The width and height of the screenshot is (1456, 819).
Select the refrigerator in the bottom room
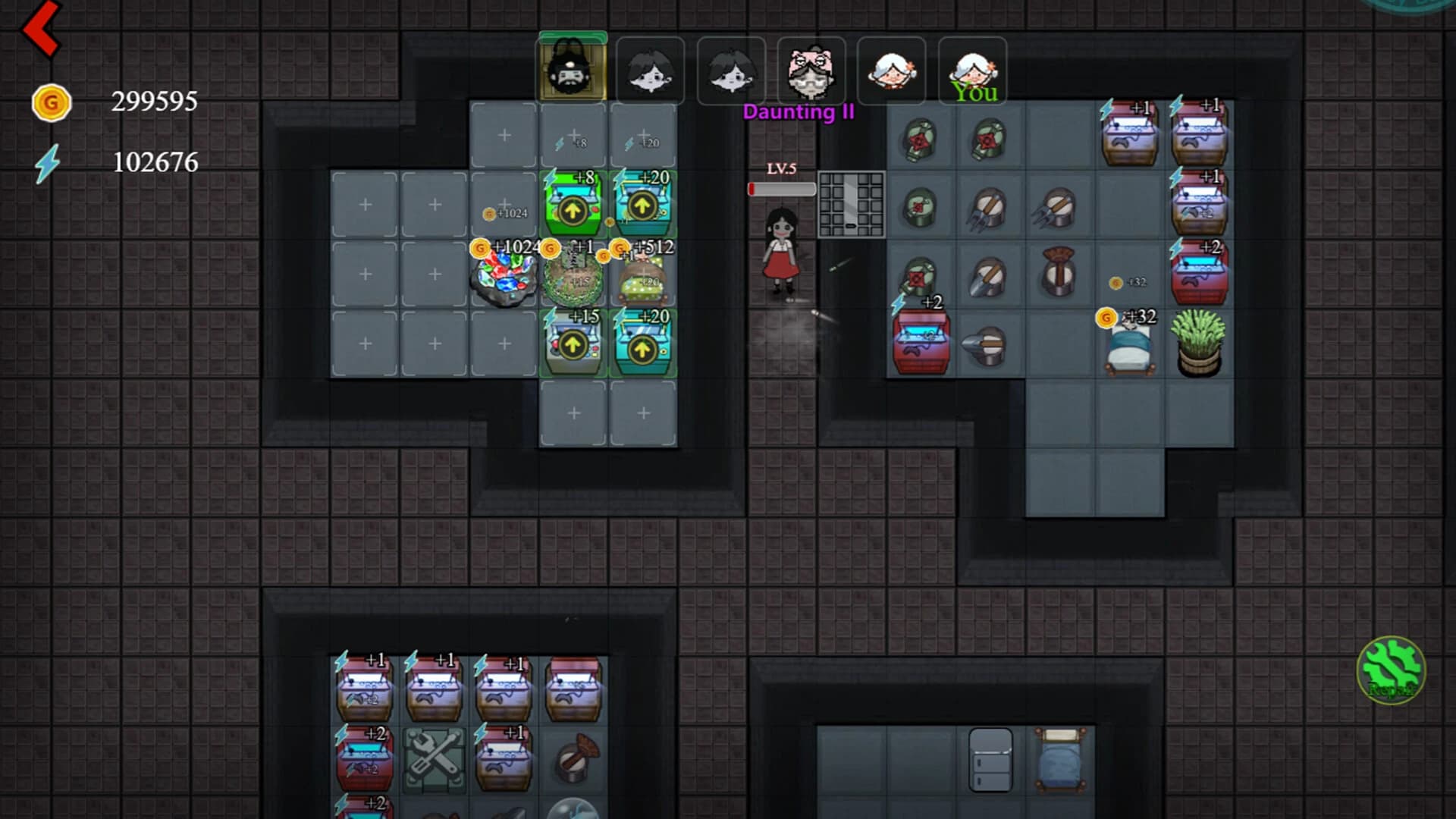(990, 758)
